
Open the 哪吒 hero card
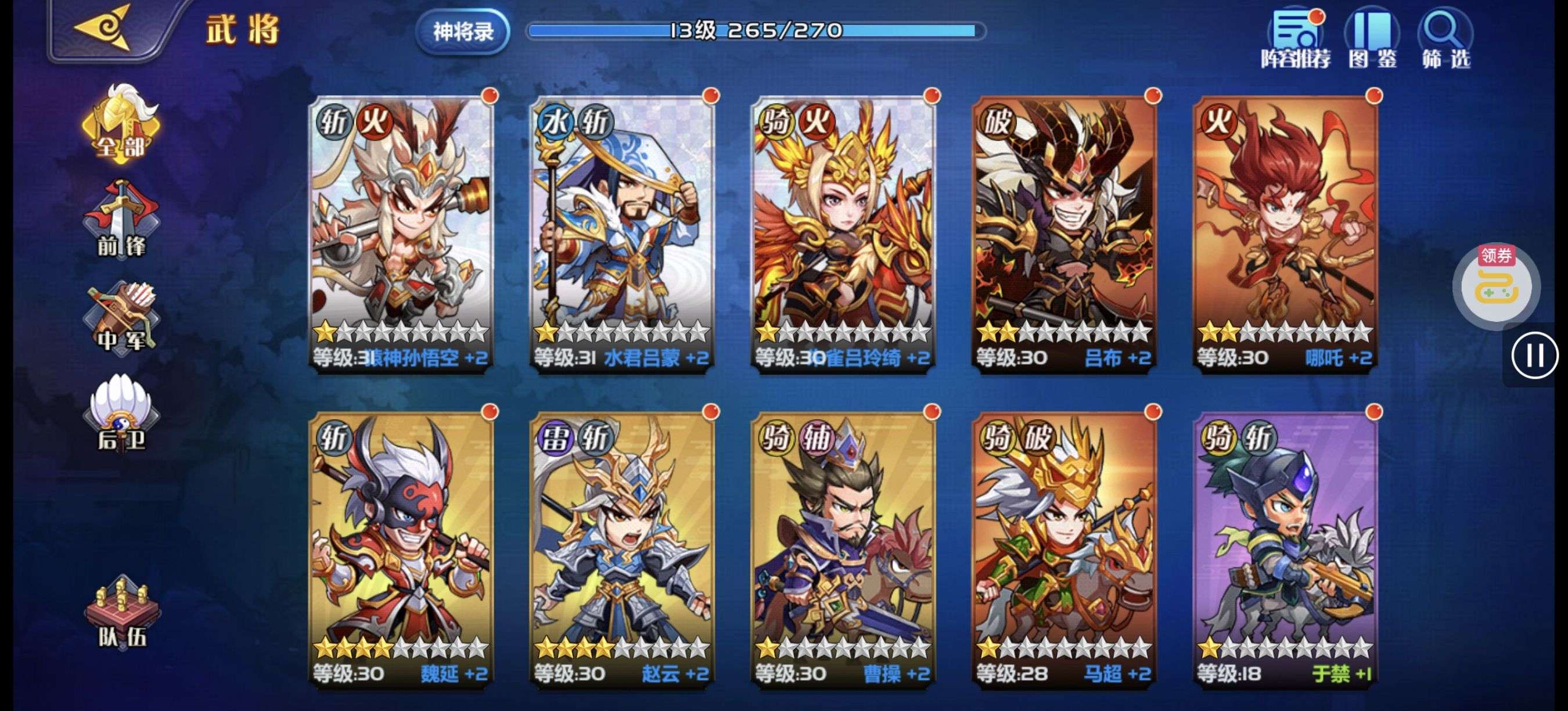point(1285,231)
